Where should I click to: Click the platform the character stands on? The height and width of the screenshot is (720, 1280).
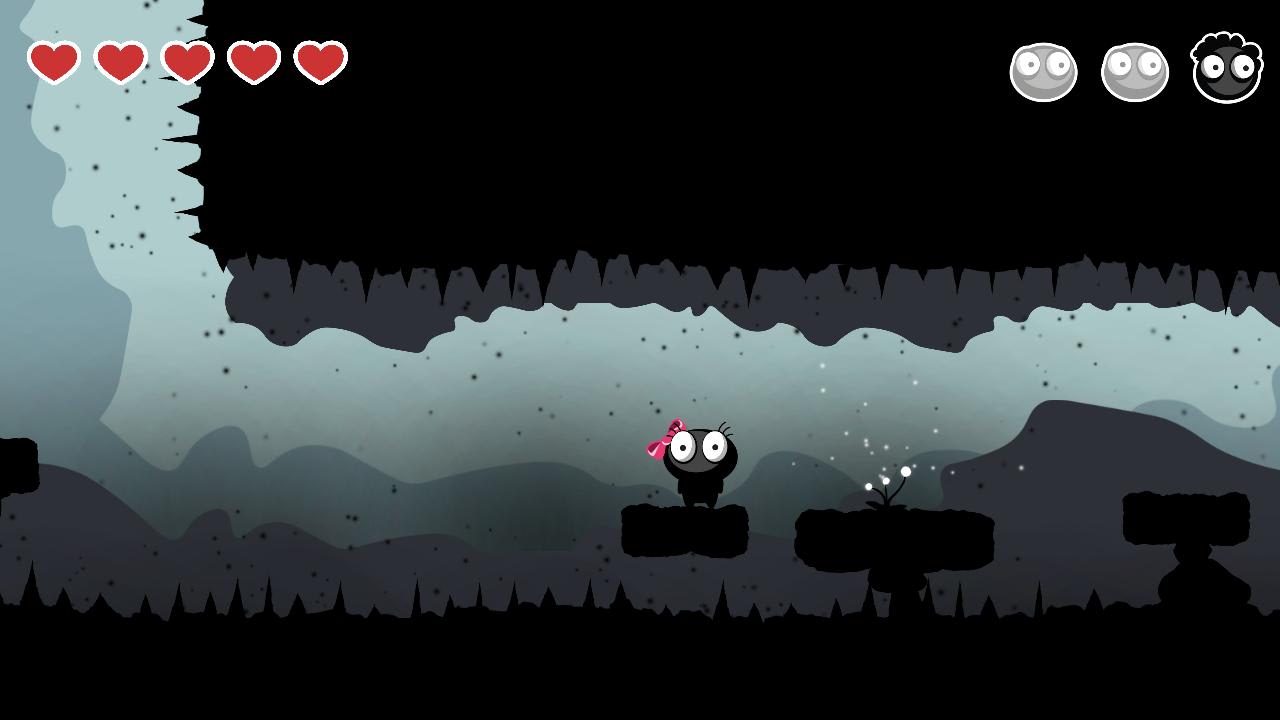point(686,530)
